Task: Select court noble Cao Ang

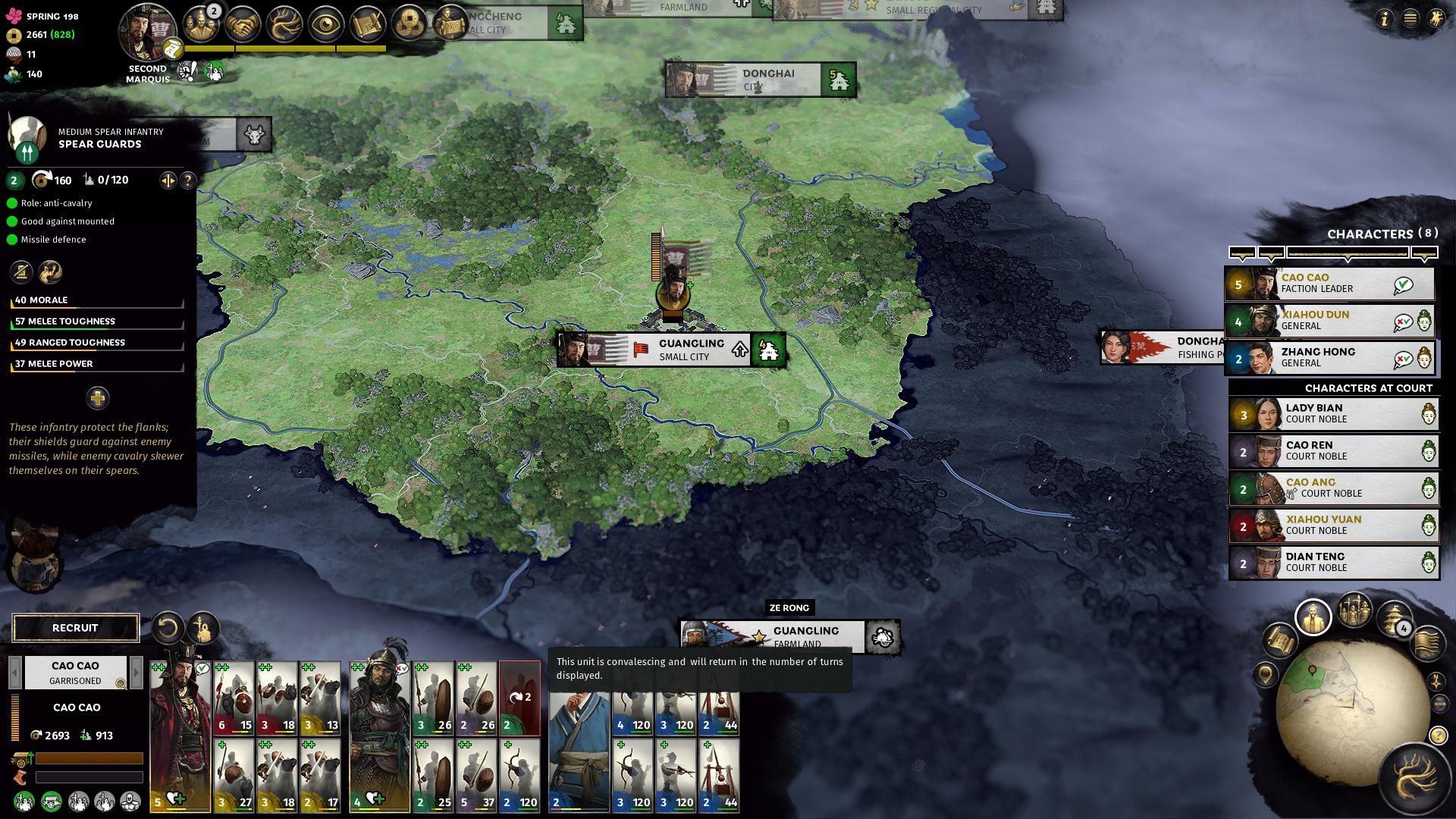Action: [x=1332, y=488]
